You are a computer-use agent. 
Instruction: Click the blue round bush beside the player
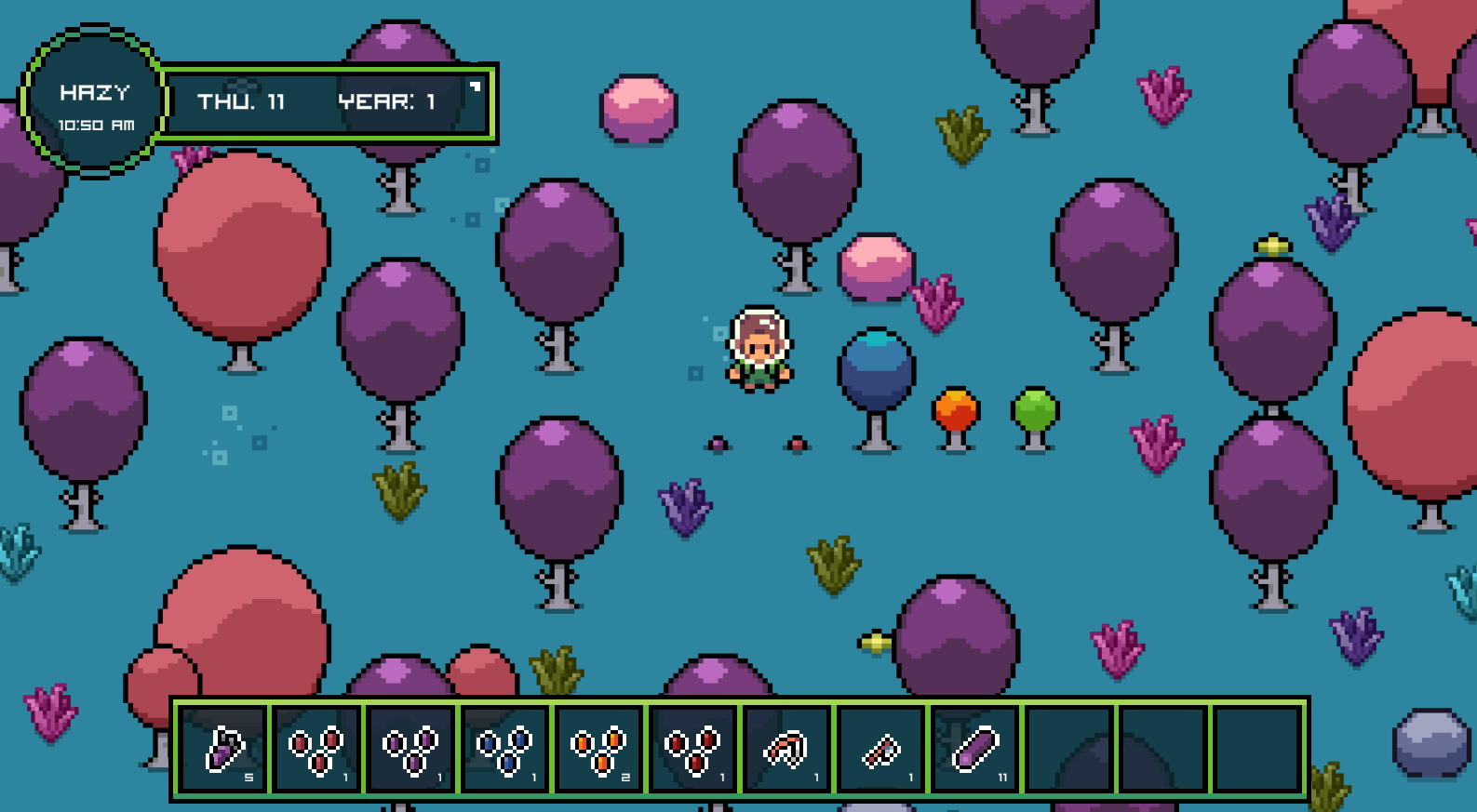coord(876,372)
